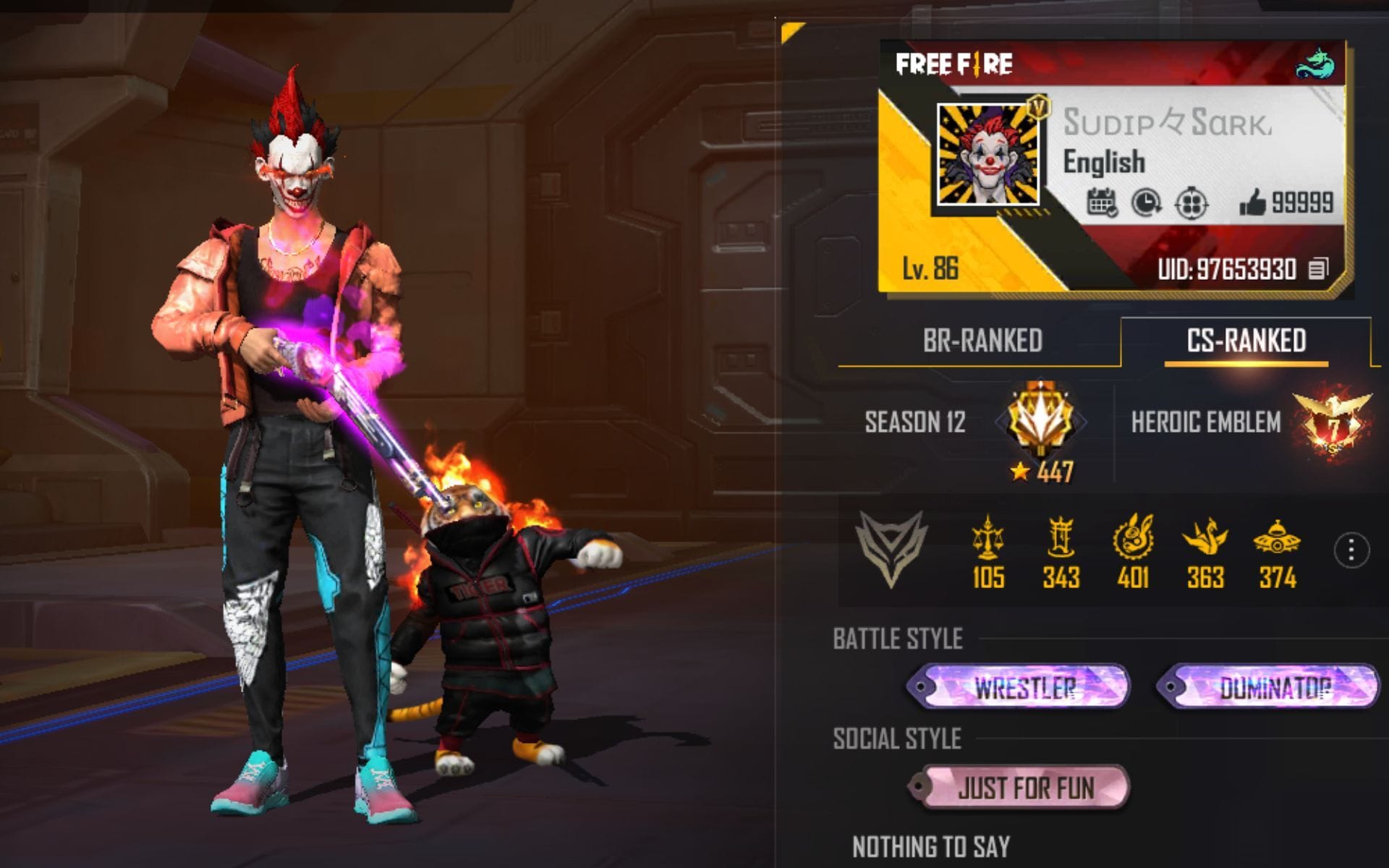
Task: Click the clown avatar profile thumbnail
Action: pos(988,156)
